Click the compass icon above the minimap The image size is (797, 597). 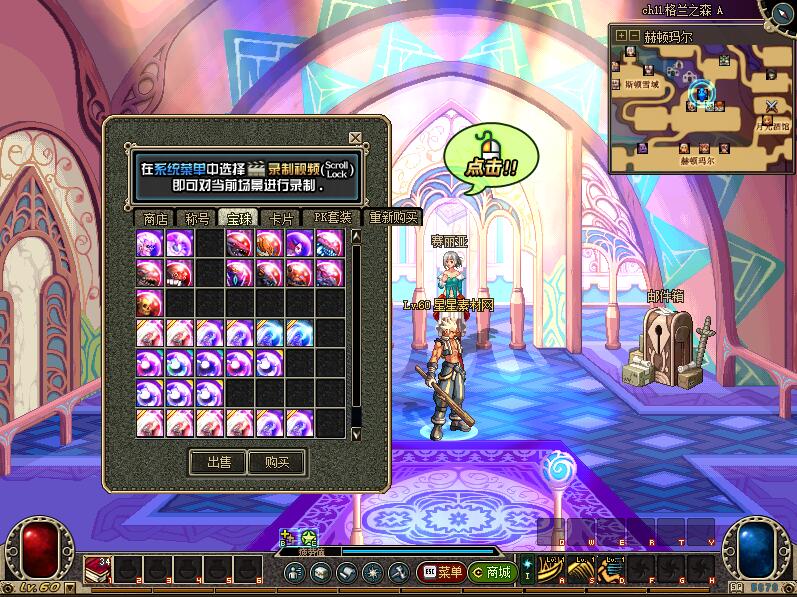[x=783, y=12]
